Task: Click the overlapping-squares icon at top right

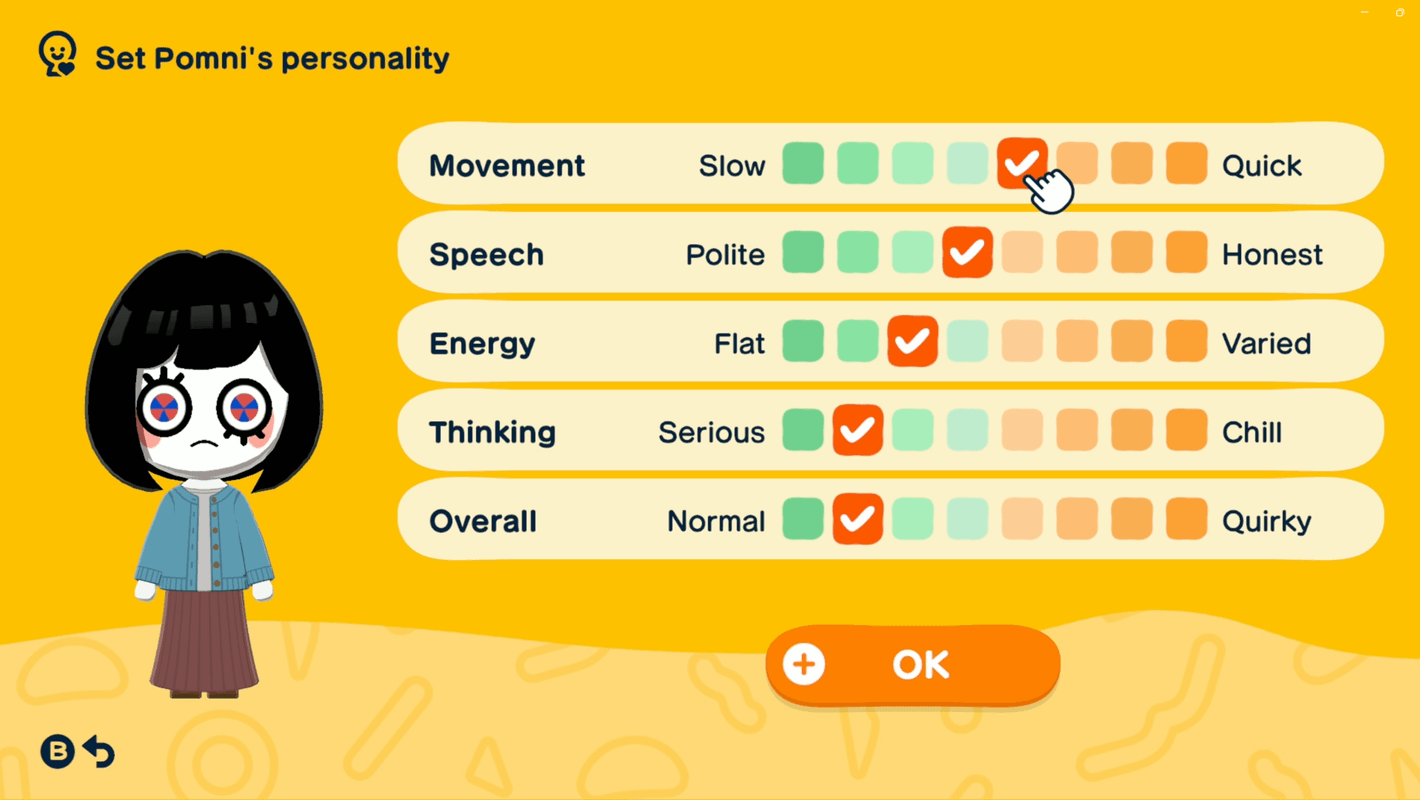Action: coord(1399,12)
